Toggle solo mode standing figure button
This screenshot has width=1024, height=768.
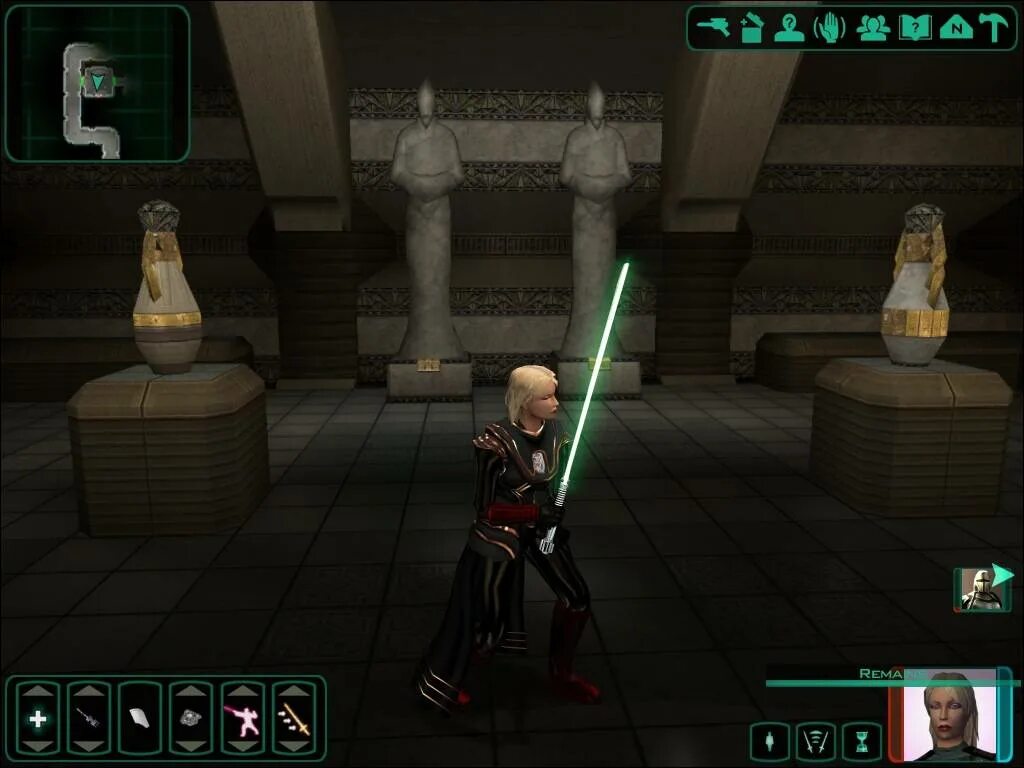768,742
